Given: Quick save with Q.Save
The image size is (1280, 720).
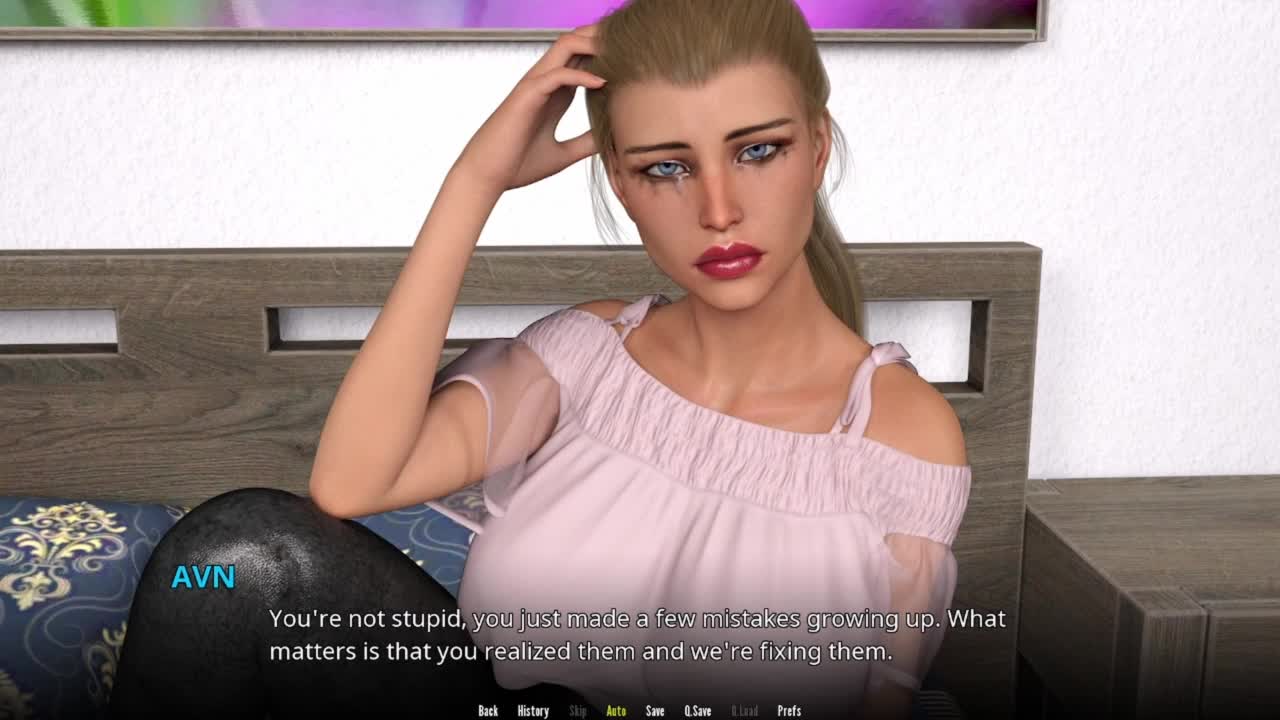Looking at the screenshot, I should tap(698, 711).
